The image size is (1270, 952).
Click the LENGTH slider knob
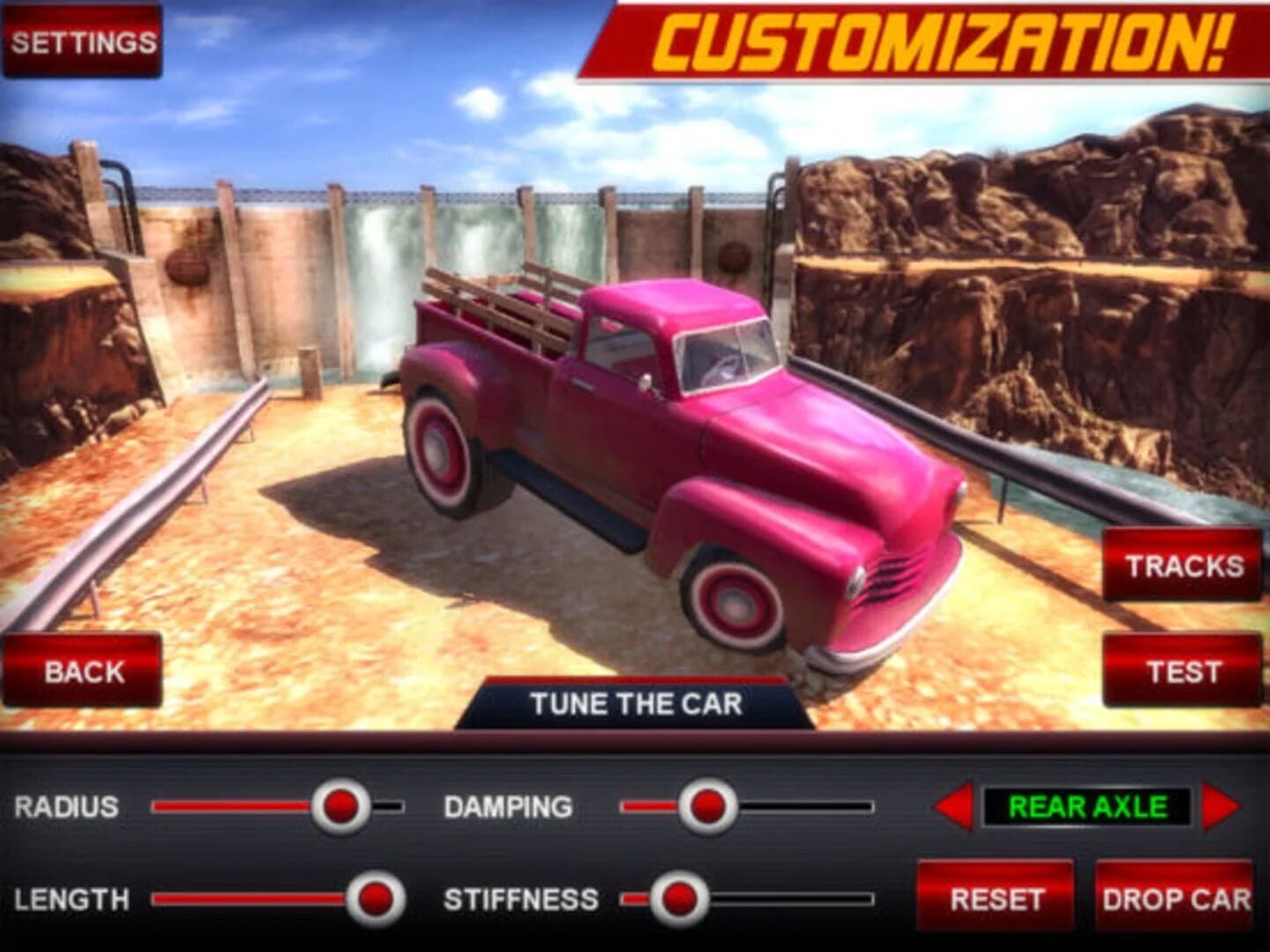(377, 897)
